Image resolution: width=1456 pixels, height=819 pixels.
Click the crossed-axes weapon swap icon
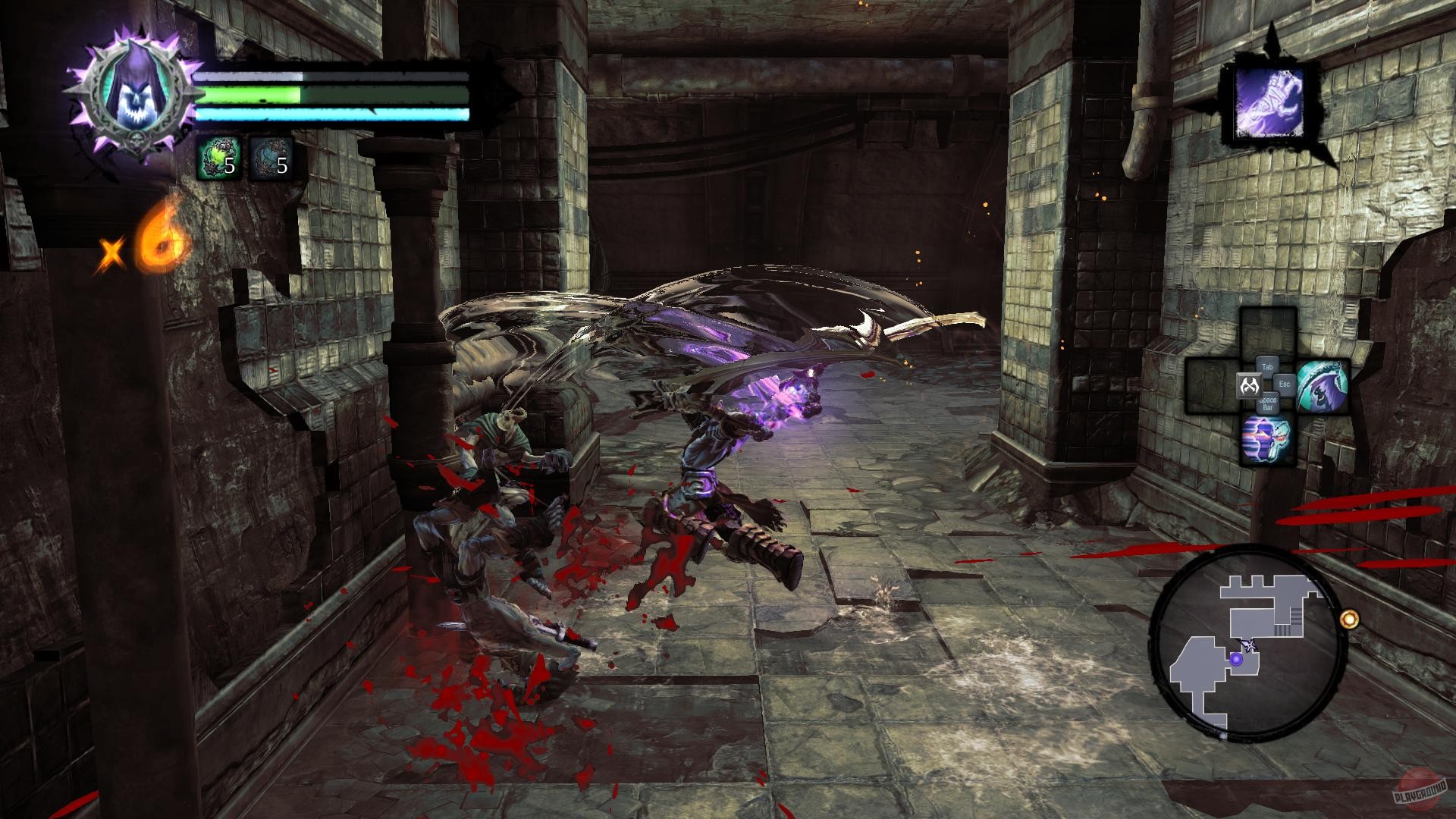1250,384
